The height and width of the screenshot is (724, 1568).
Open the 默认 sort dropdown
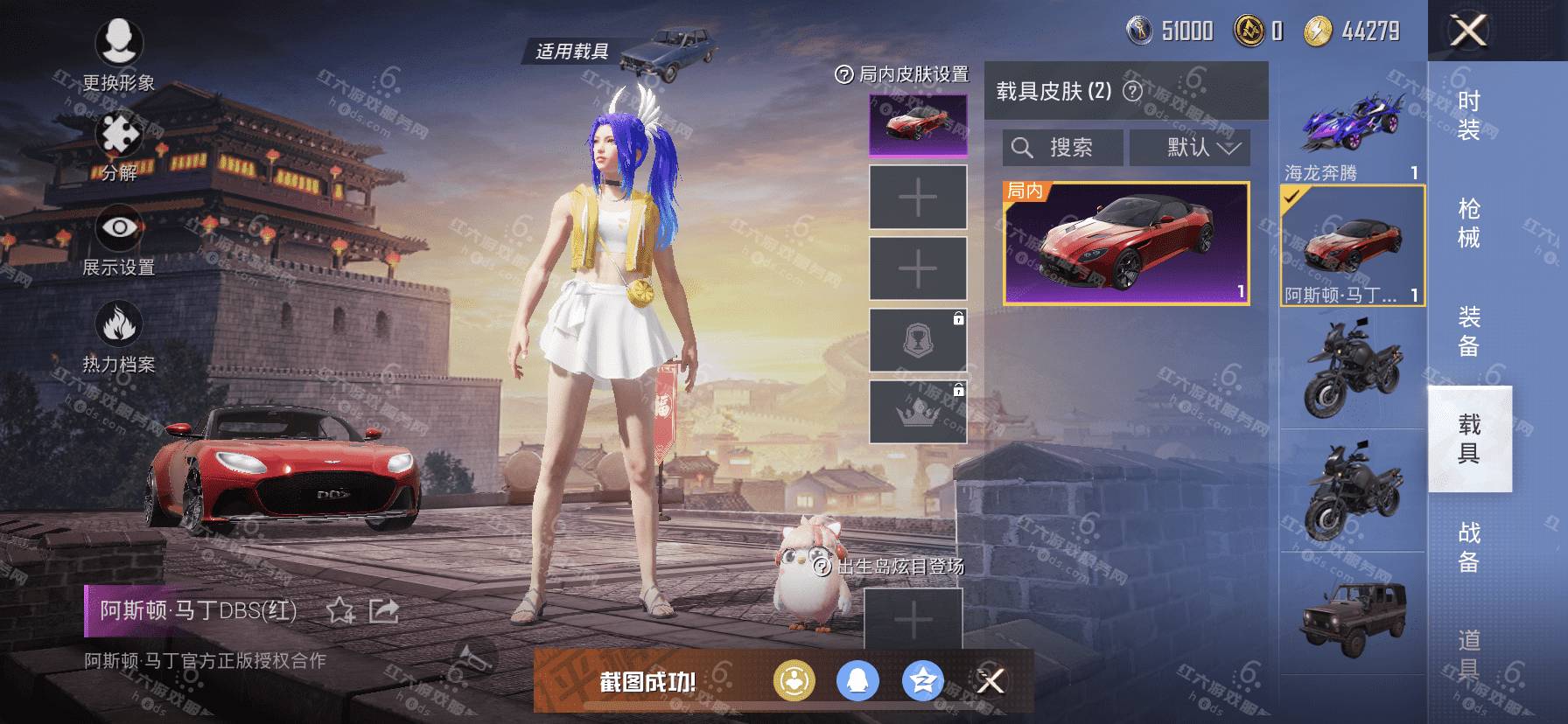[x=1190, y=148]
